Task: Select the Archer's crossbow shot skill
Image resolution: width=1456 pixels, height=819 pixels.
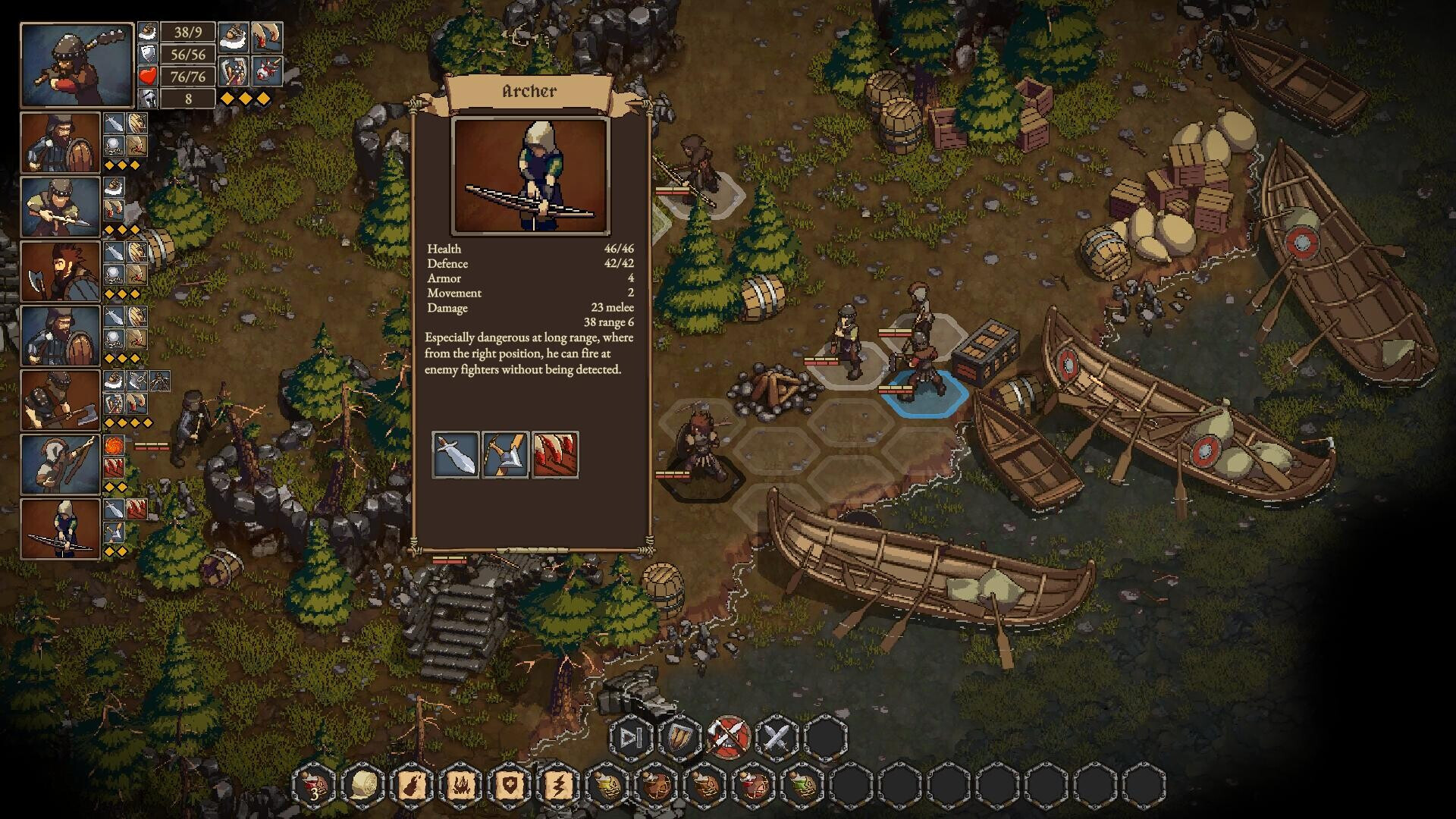Action: point(507,456)
